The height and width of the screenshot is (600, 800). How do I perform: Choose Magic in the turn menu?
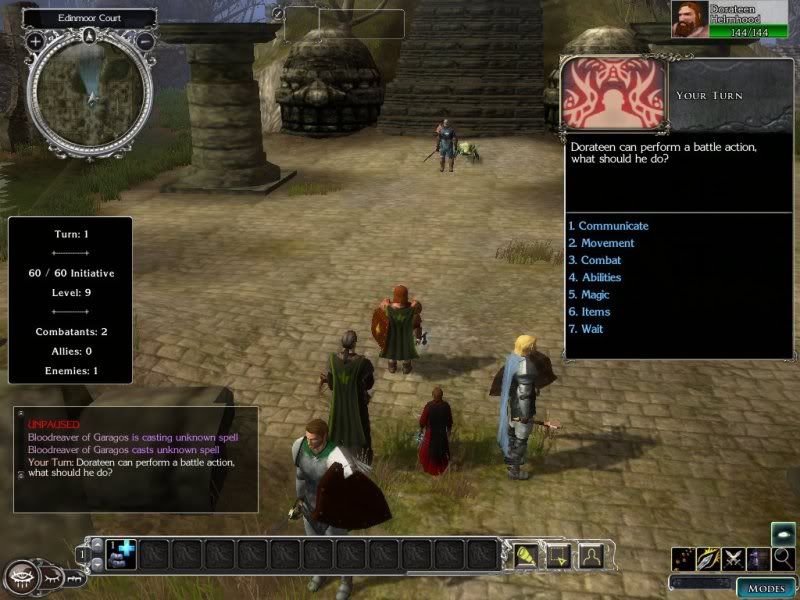(590, 295)
